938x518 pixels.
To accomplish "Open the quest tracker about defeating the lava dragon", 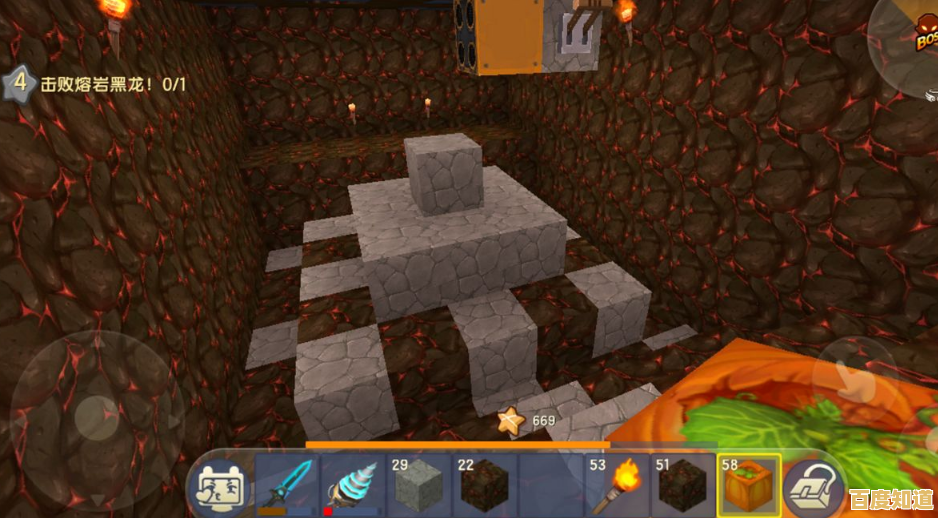I will [x=98, y=84].
